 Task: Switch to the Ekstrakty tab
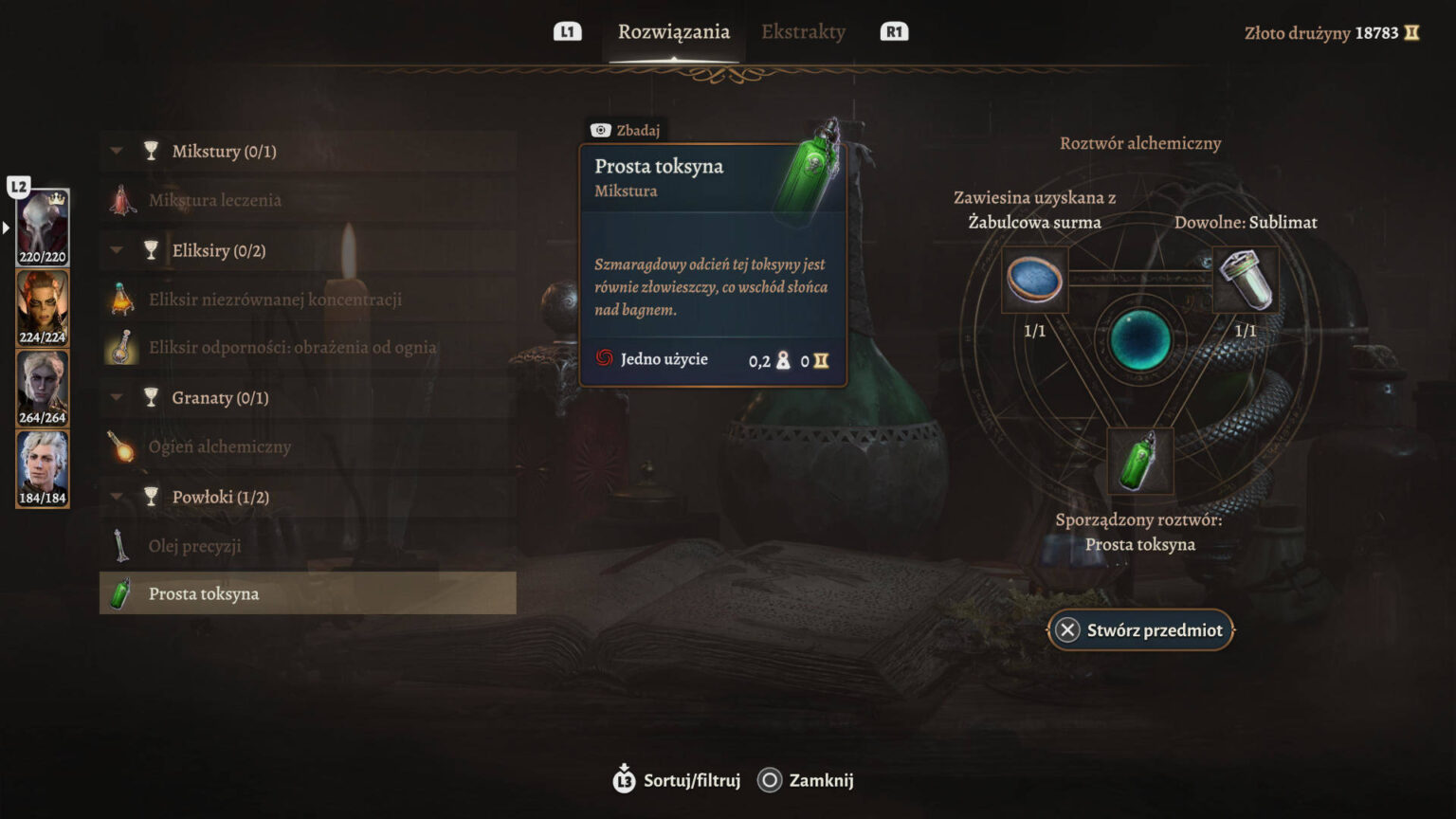802,31
